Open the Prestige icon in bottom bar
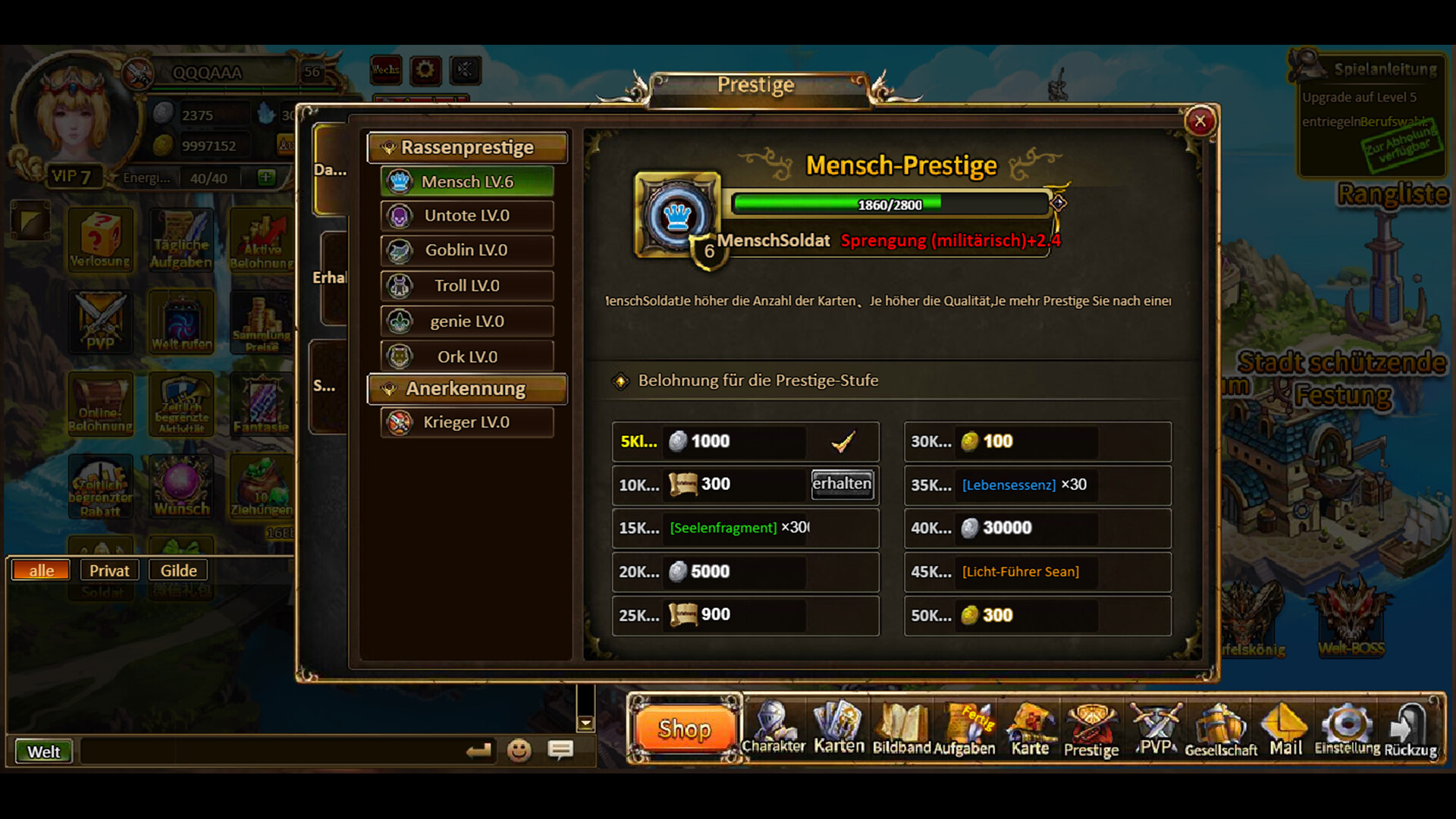Image resolution: width=1456 pixels, height=819 pixels. (x=1090, y=724)
